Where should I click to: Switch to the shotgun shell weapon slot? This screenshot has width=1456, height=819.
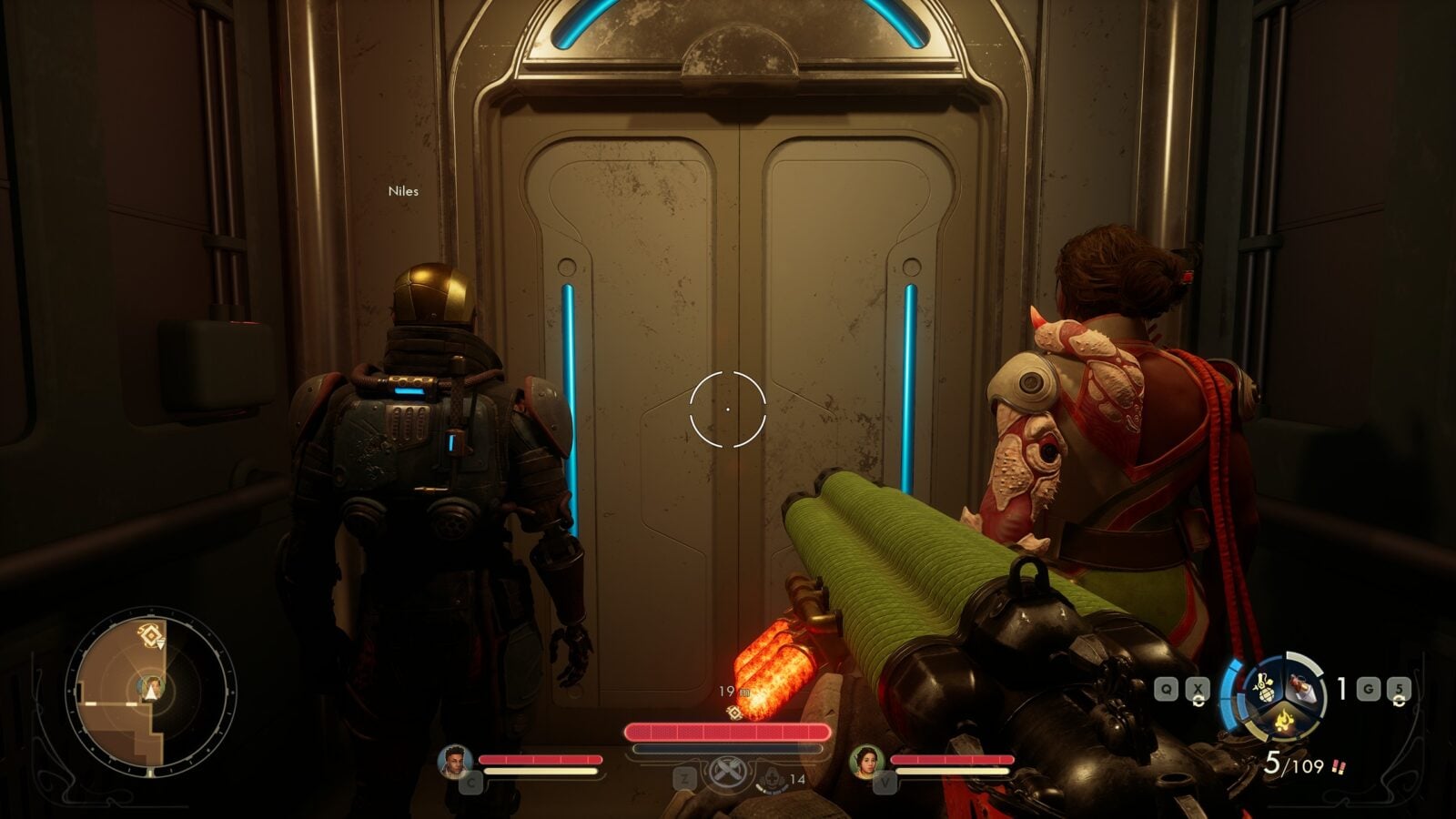click(x=1302, y=688)
